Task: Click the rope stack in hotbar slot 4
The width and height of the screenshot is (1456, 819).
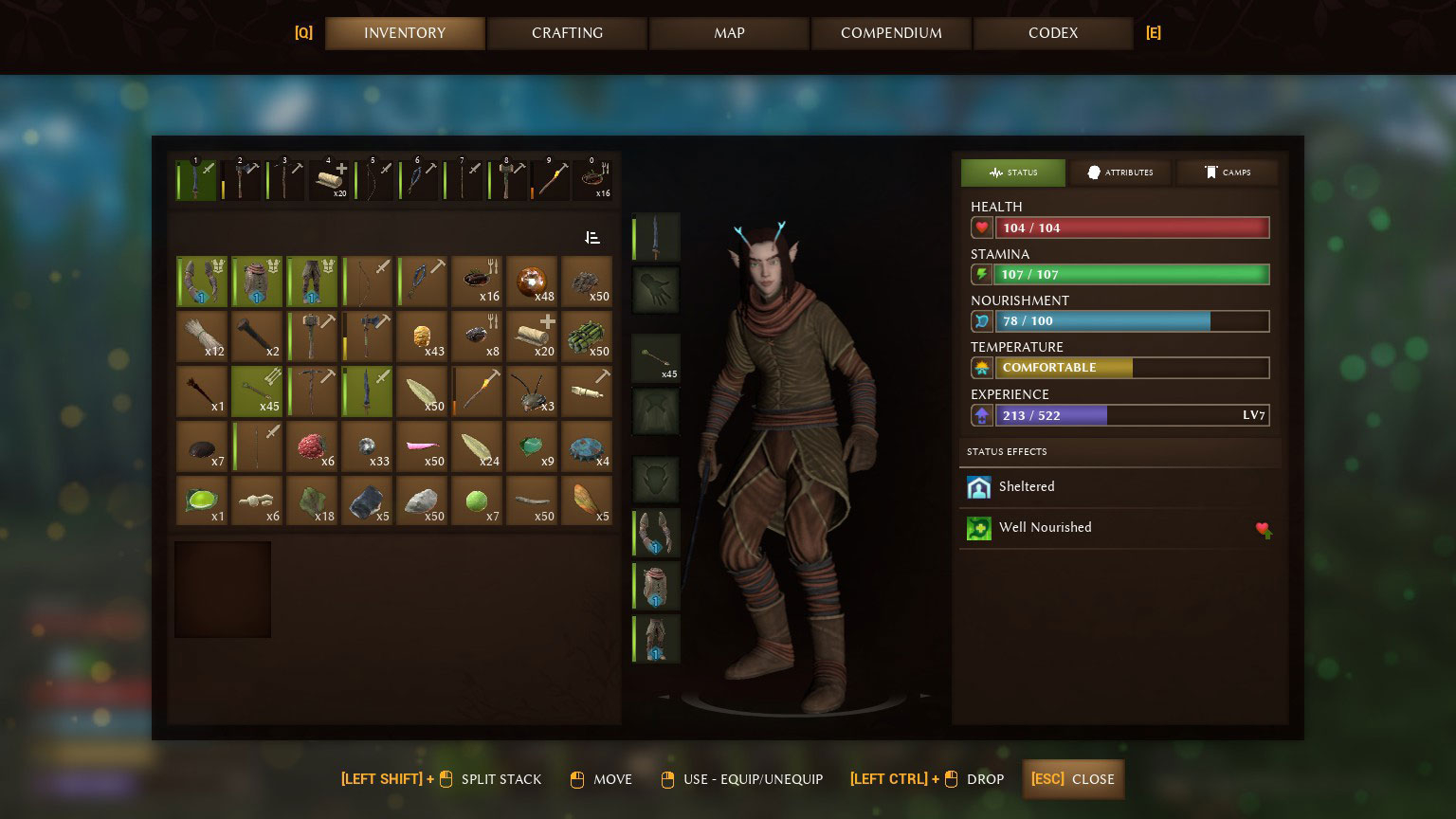Action: [x=330, y=179]
